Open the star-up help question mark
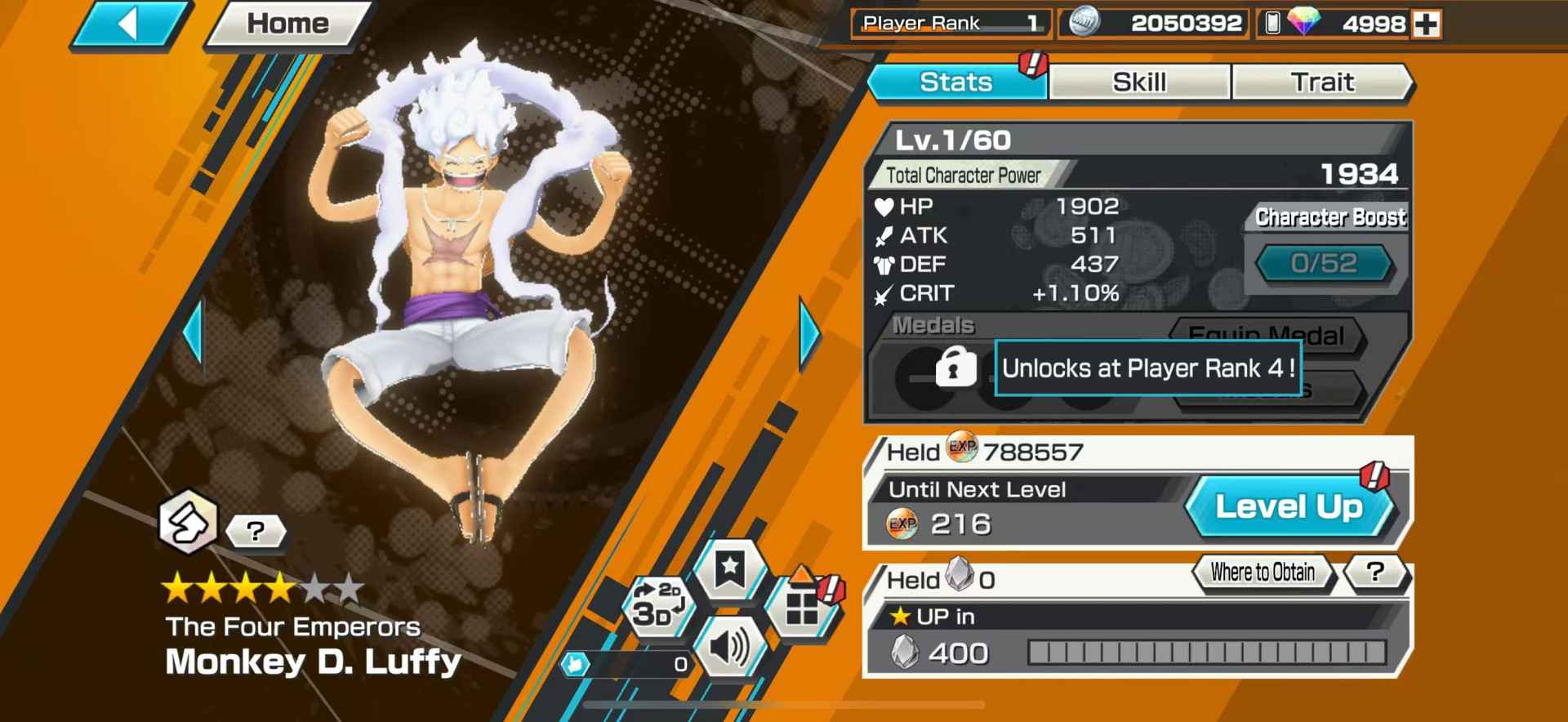 point(1375,573)
